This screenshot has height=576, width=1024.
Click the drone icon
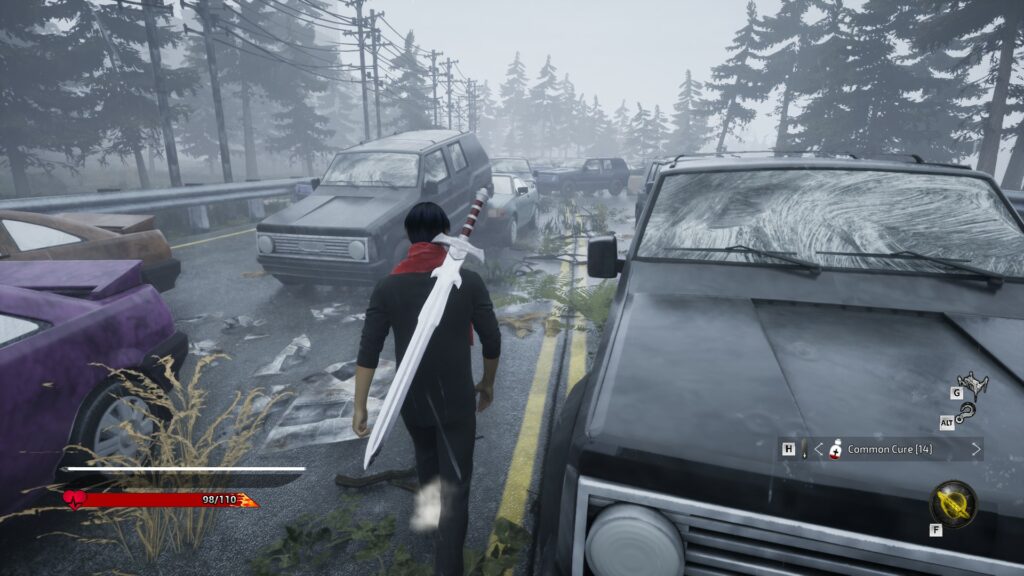[971, 383]
